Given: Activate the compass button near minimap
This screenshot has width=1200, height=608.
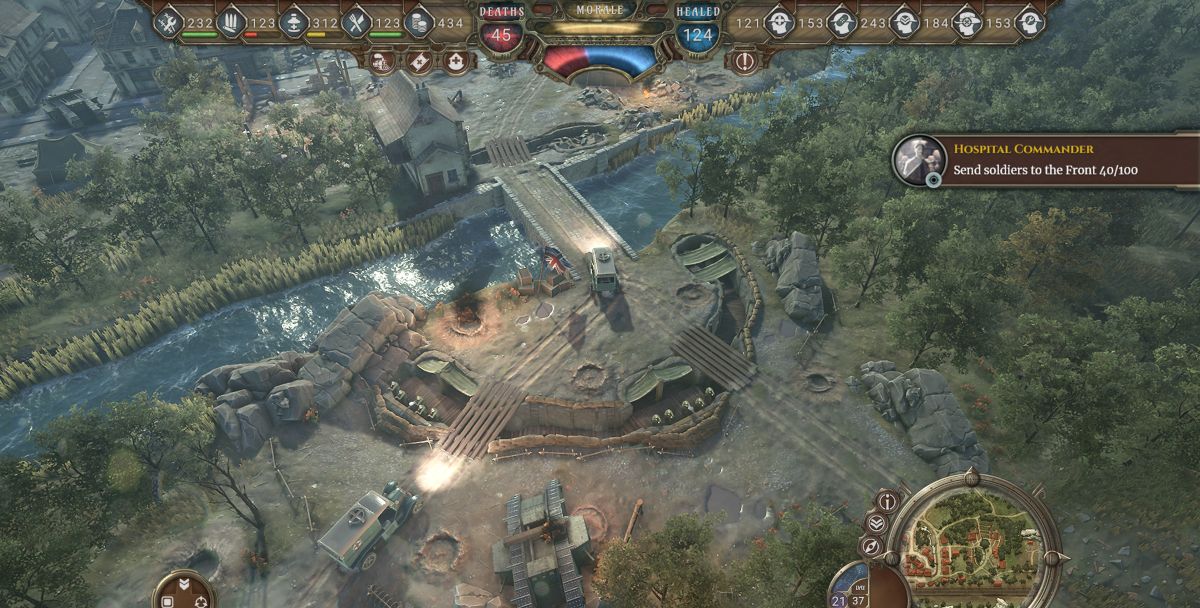Looking at the screenshot, I should point(871,547).
